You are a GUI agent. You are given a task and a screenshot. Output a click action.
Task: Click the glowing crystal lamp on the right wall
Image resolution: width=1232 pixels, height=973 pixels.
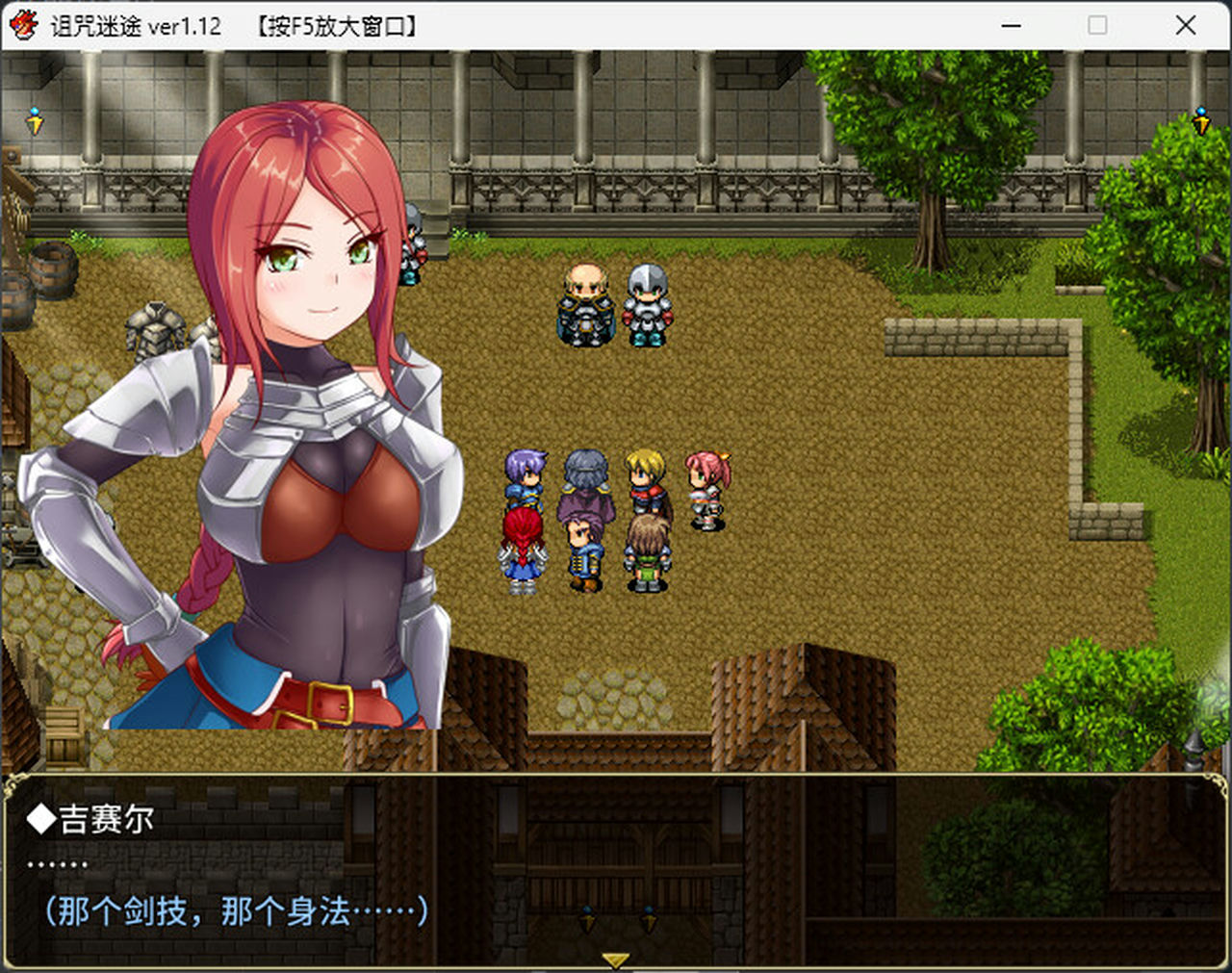1200,118
